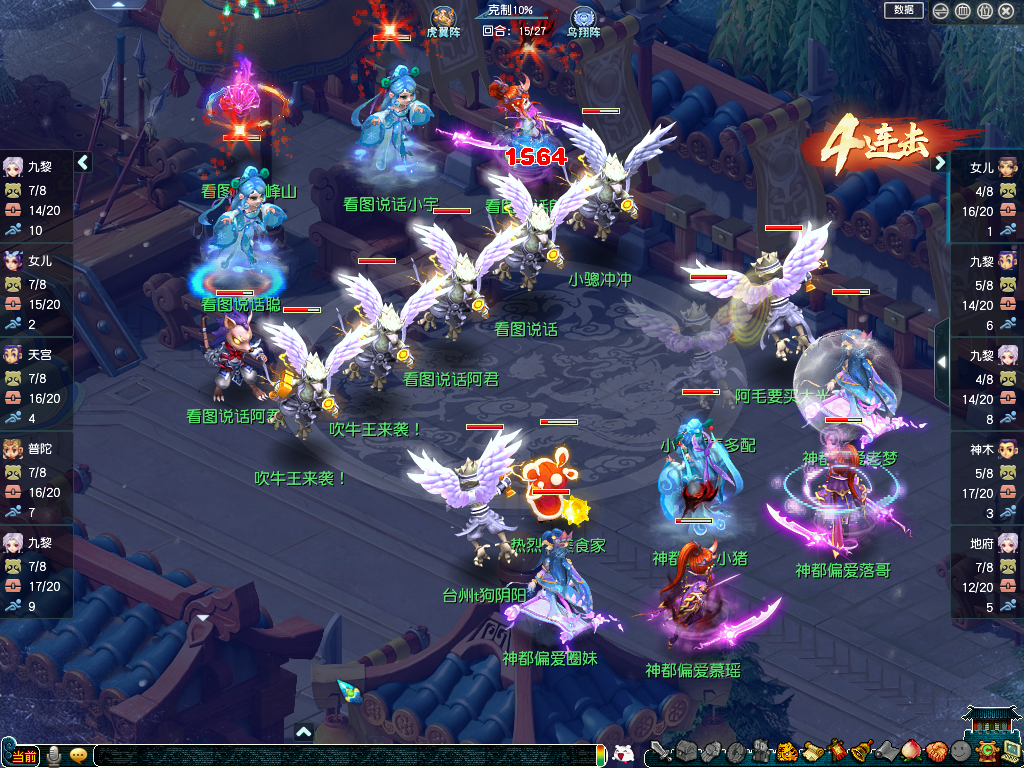Image resolution: width=1024 pixels, height=768 pixels.
Task: Open the smiley face toolbar icon
Action: tap(960, 751)
